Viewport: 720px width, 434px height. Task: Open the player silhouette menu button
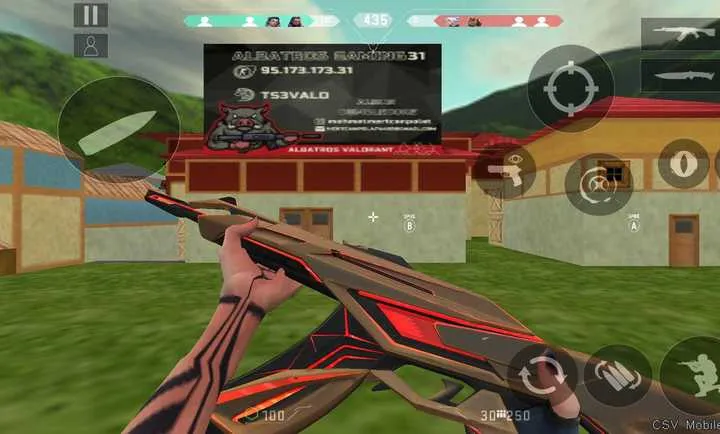coord(90,45)
